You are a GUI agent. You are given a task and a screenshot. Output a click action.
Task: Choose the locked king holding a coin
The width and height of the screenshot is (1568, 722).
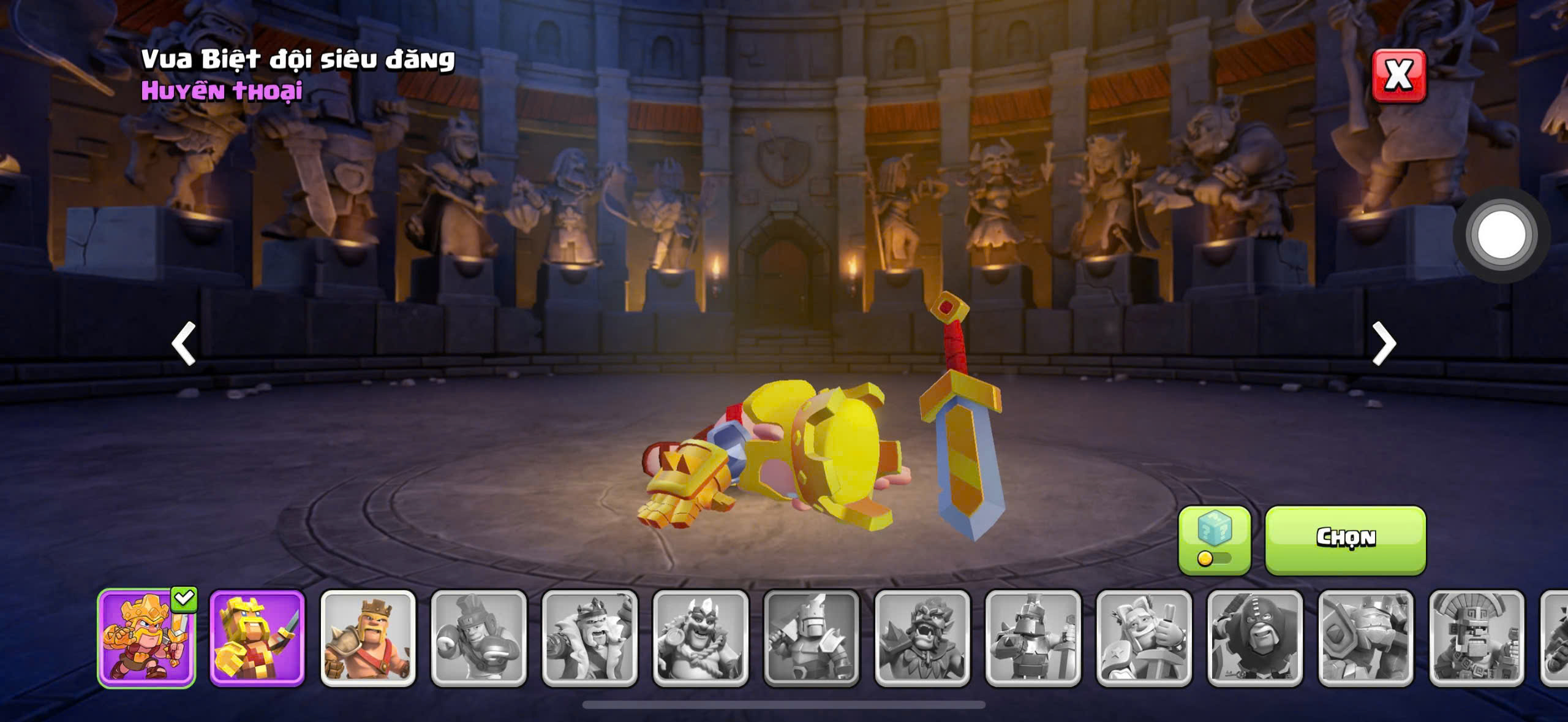(701, 638)
